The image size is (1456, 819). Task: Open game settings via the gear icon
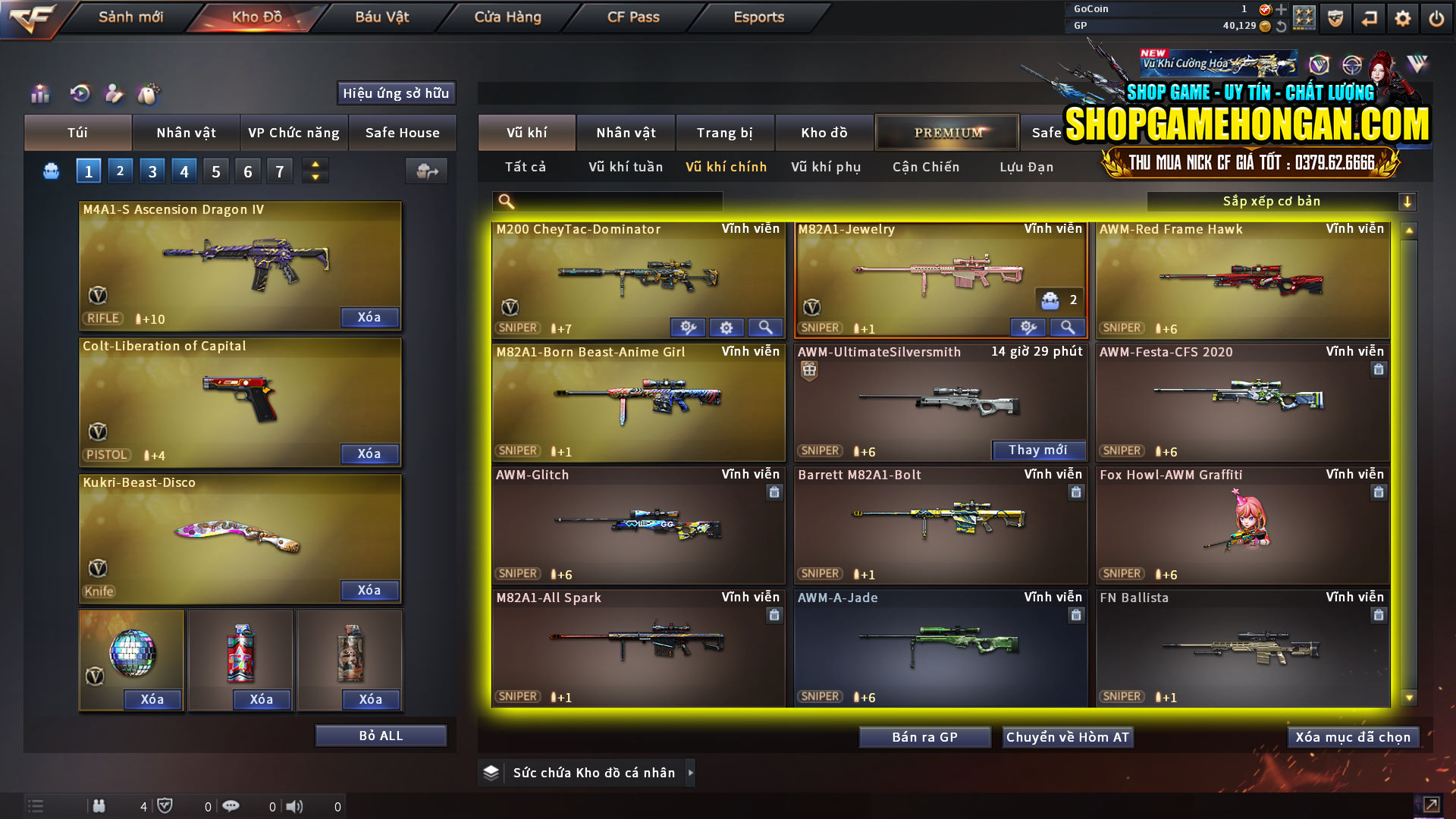(x=1402, y=17)
